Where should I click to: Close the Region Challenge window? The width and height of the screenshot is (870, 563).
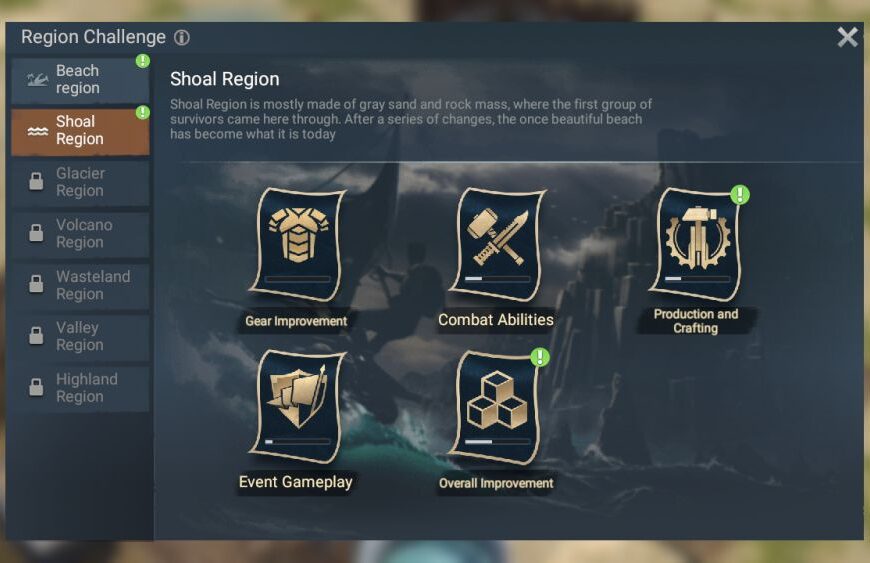(x=847, y=37)
